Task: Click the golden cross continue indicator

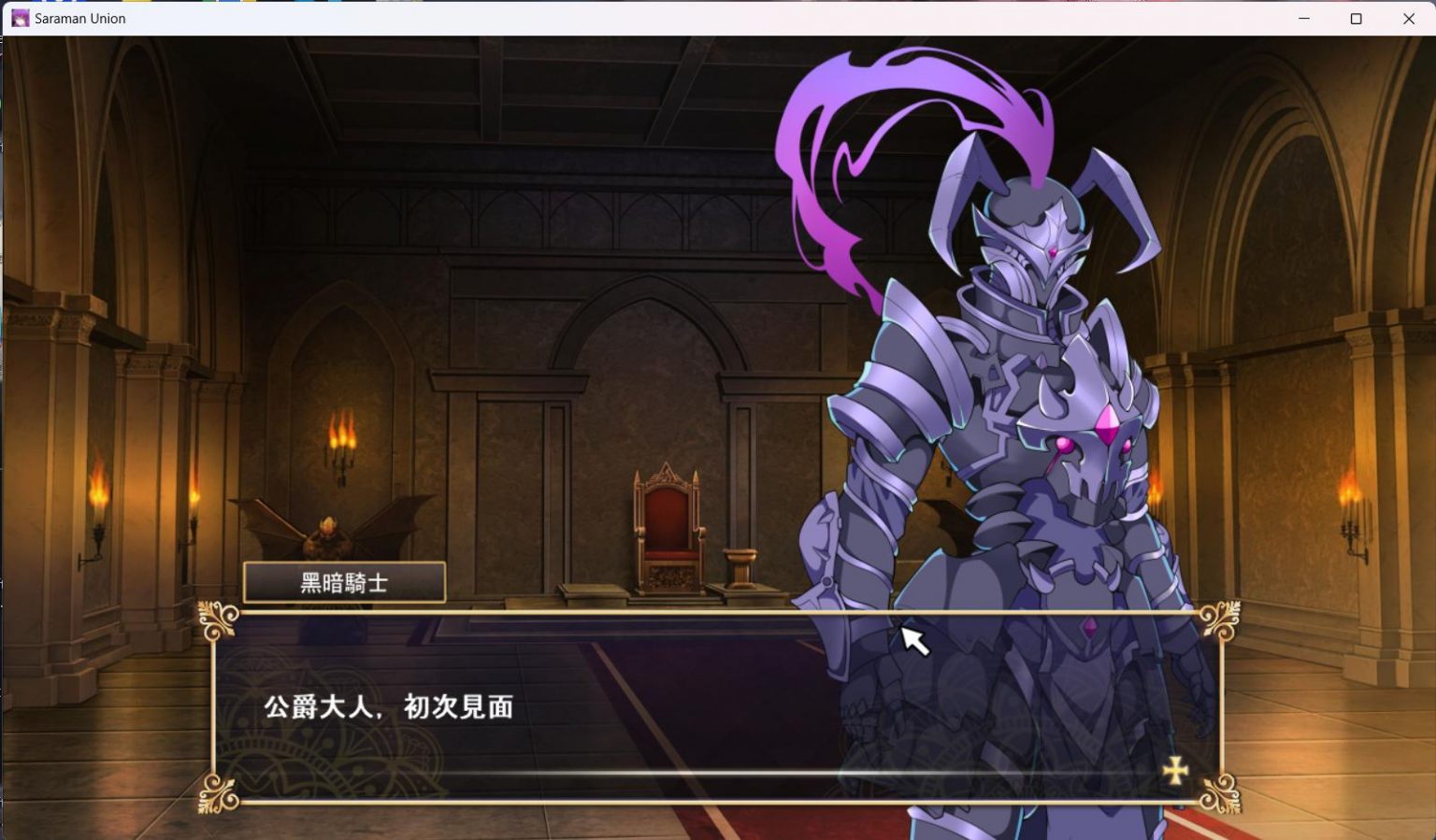Action: tap(1173, 772)
